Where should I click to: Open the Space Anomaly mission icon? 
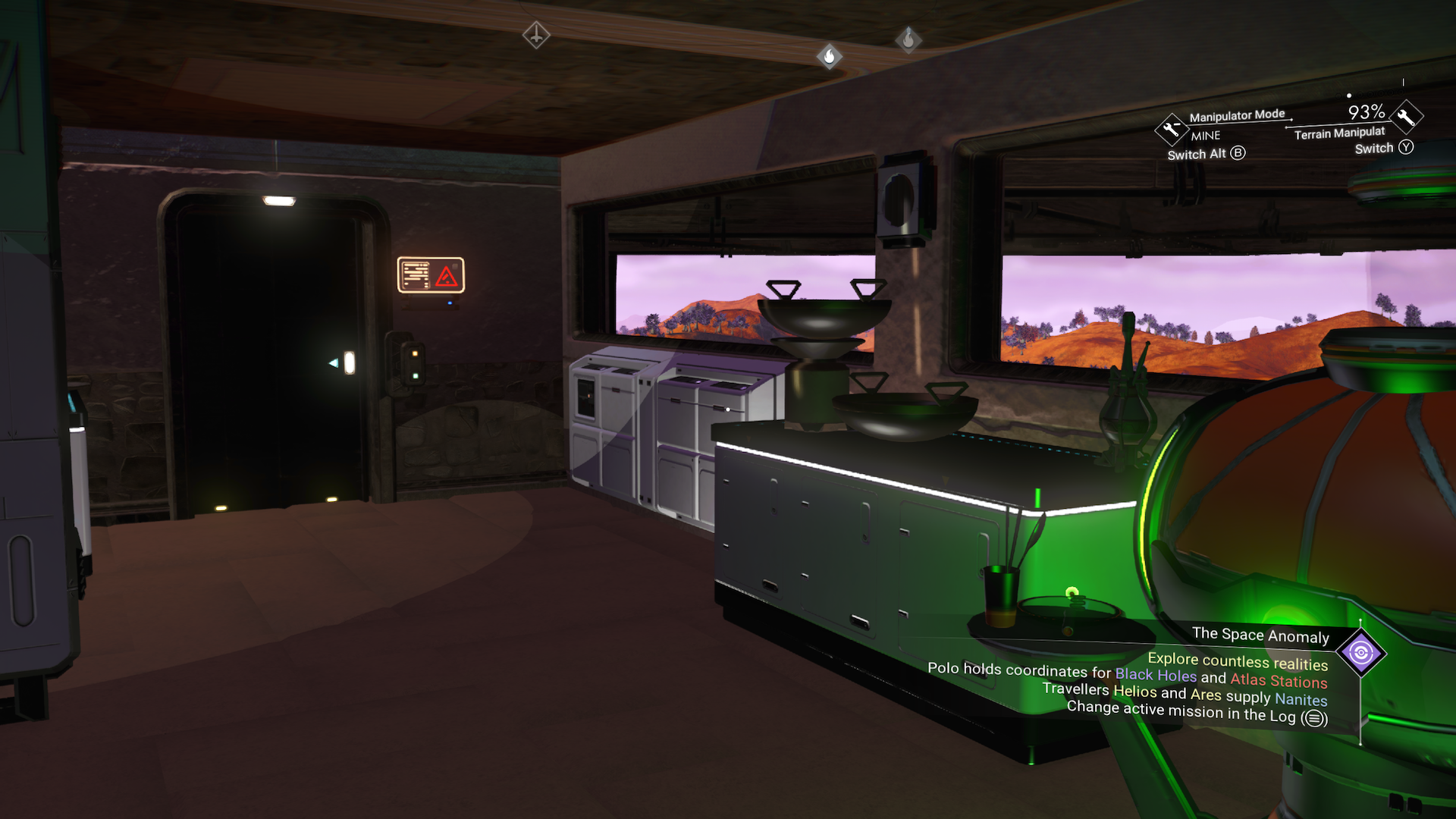(x=1361, y=653)
